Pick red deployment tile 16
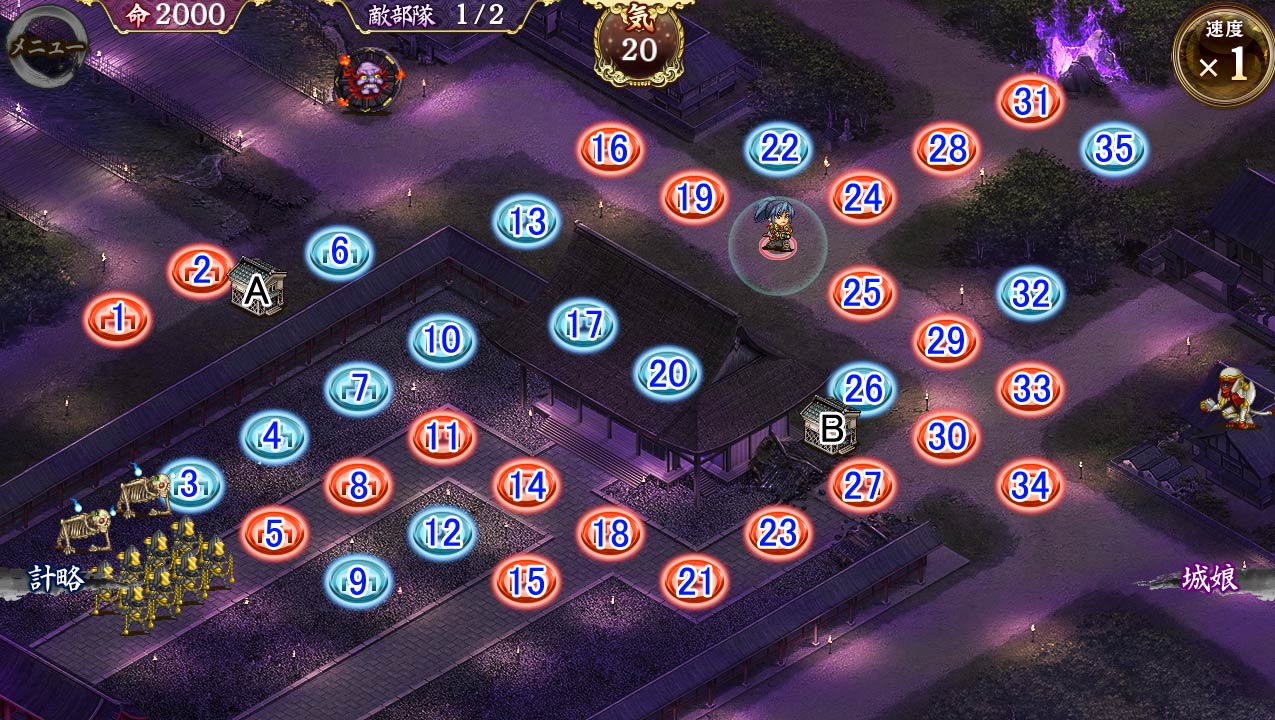 (x=610, y=150)
